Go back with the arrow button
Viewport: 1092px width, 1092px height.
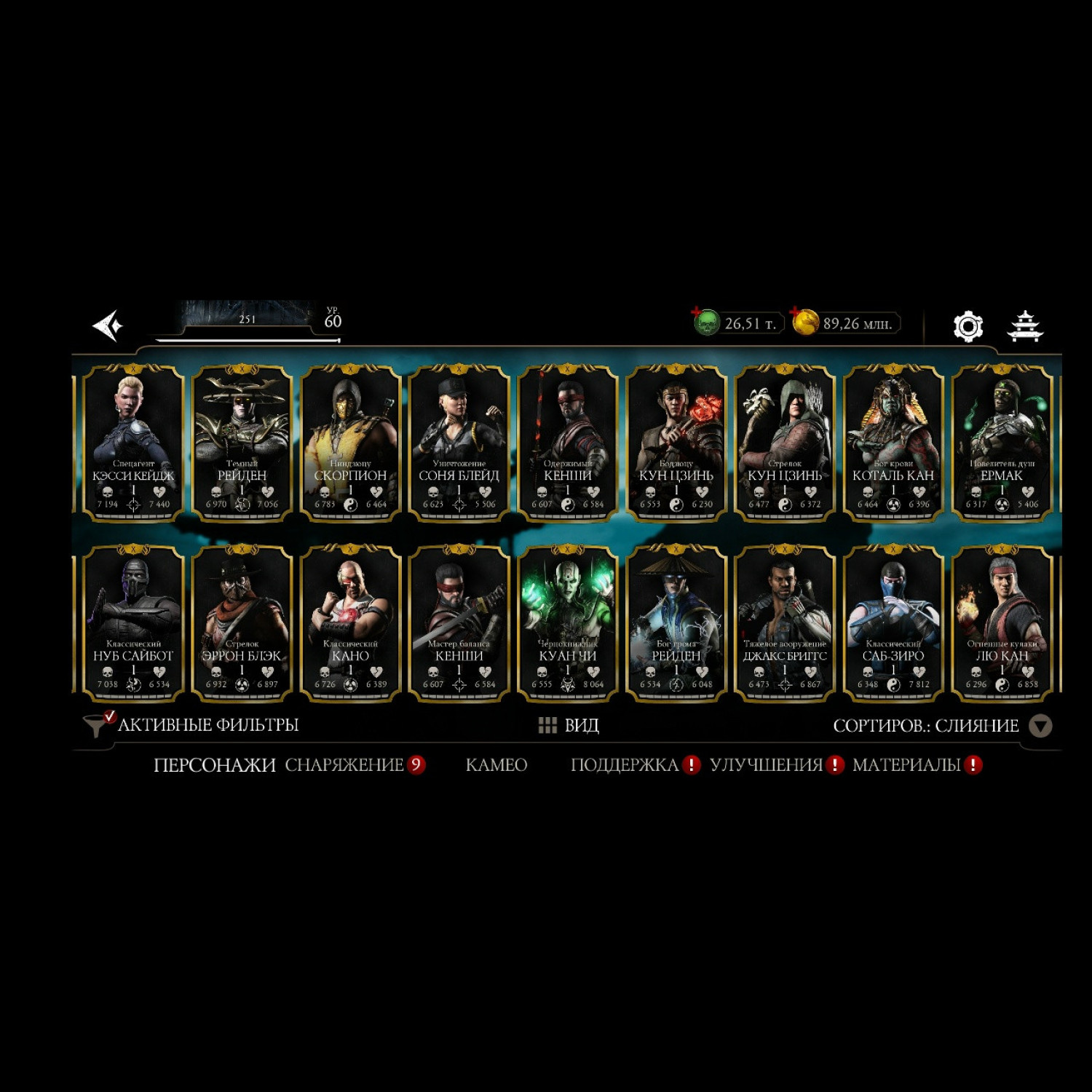(x=108, y=325)
